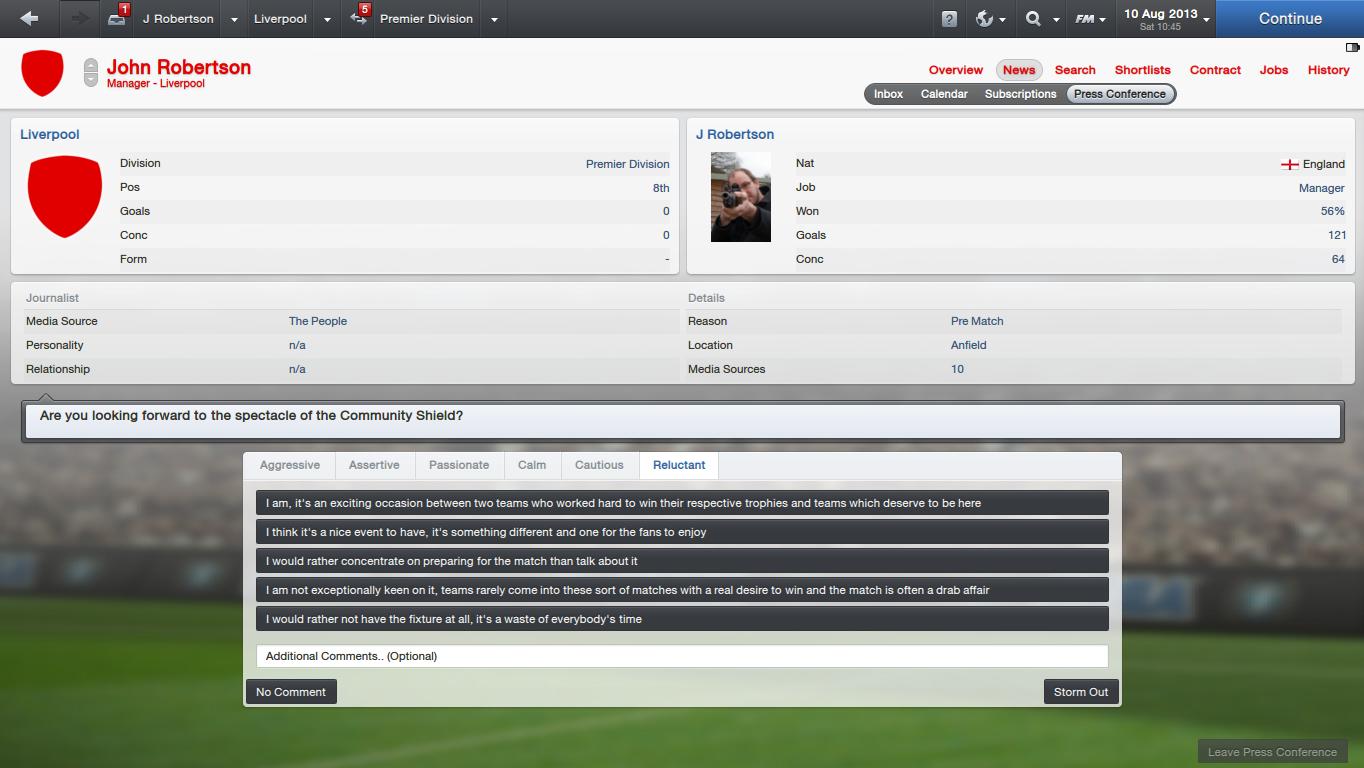The height and width of the screenshot is (768, 1364).
Task: Respond with No Comment
Action: pos(290,691)
